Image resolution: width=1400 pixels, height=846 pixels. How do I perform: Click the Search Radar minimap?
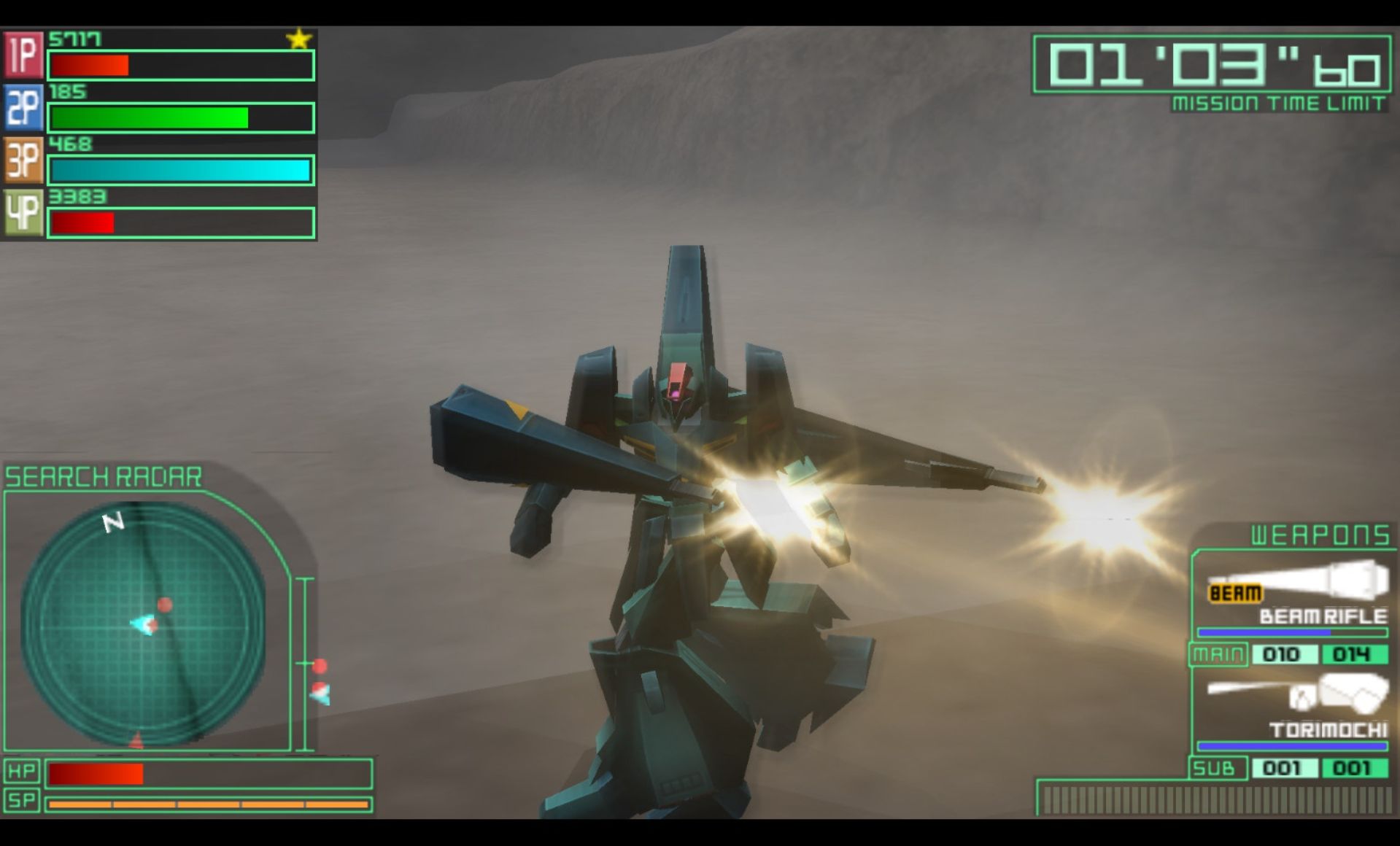[x=143, y=625]
